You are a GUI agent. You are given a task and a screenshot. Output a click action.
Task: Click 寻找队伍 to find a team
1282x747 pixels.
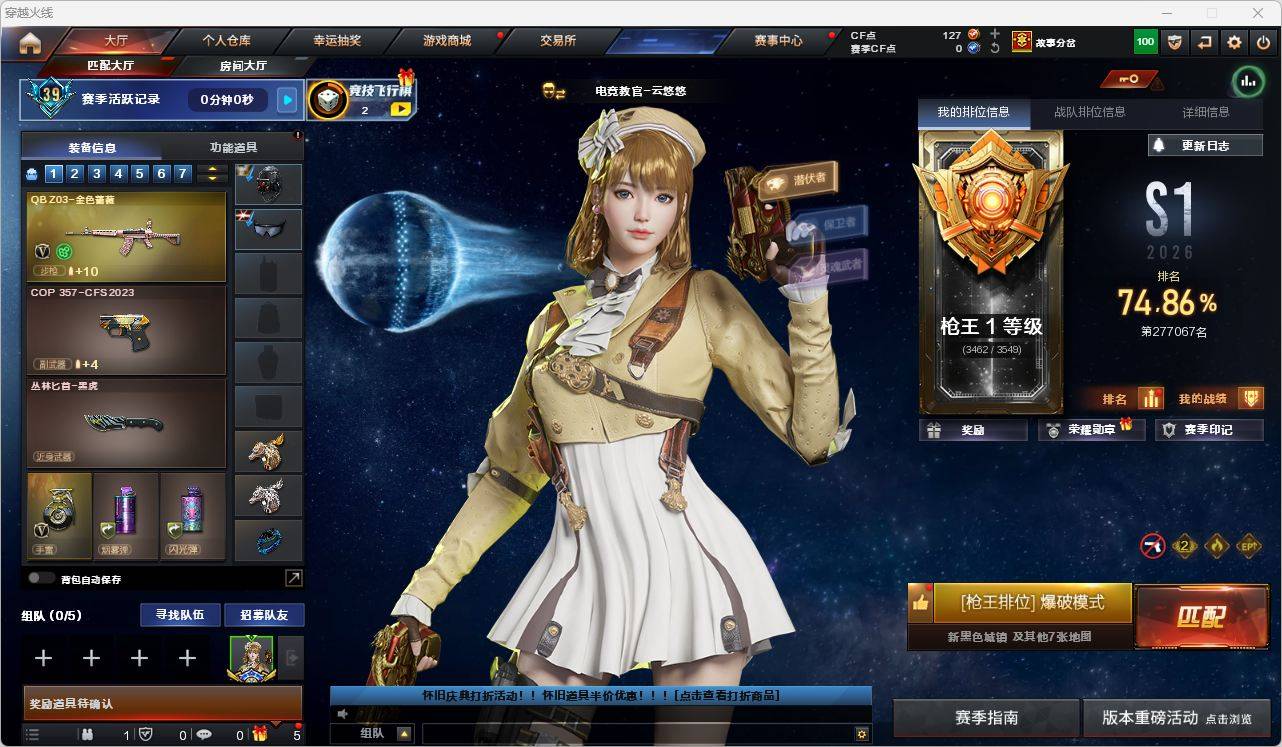[180, 615]
